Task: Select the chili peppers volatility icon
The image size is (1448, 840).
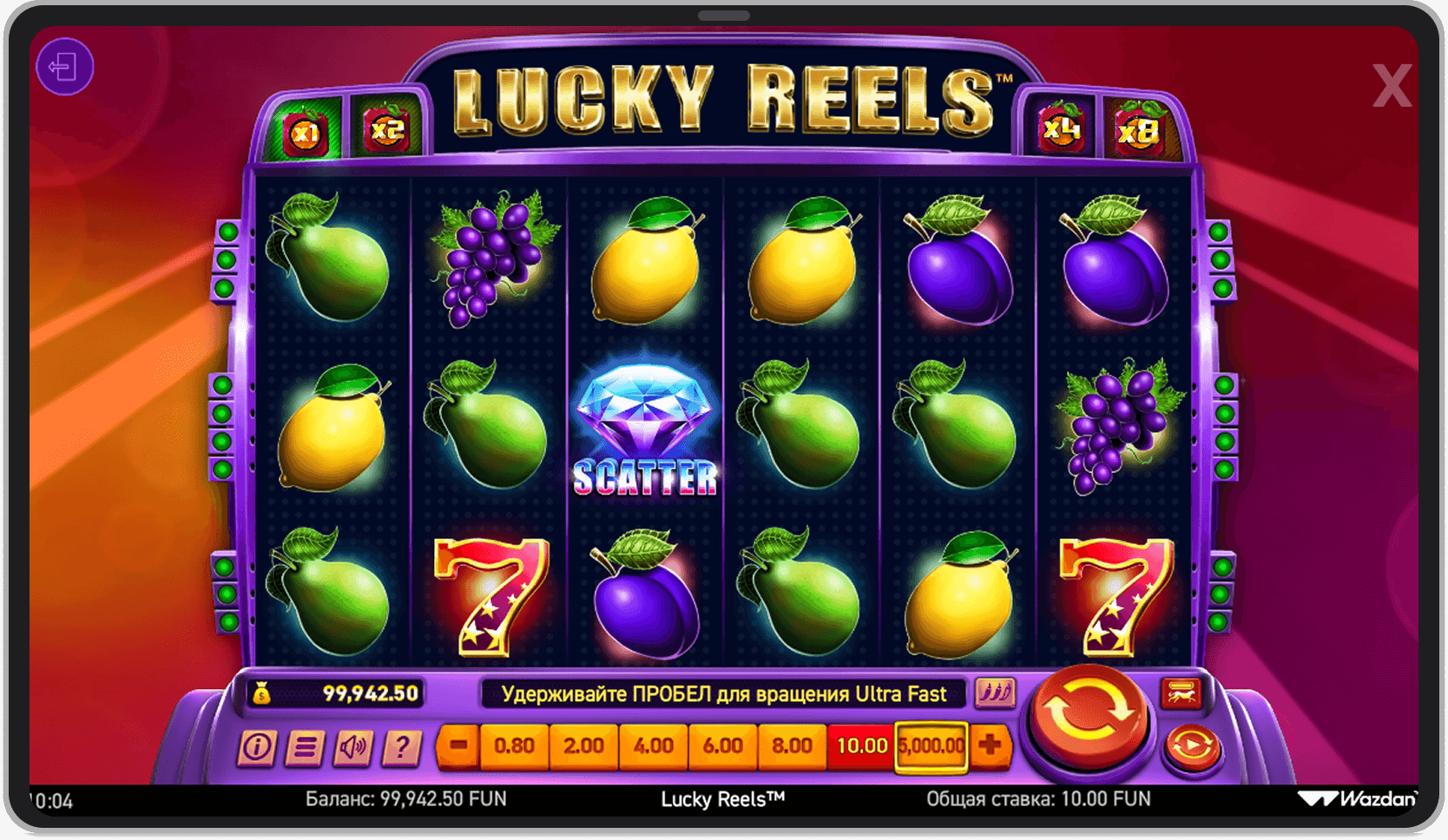Action: [996, 694]
